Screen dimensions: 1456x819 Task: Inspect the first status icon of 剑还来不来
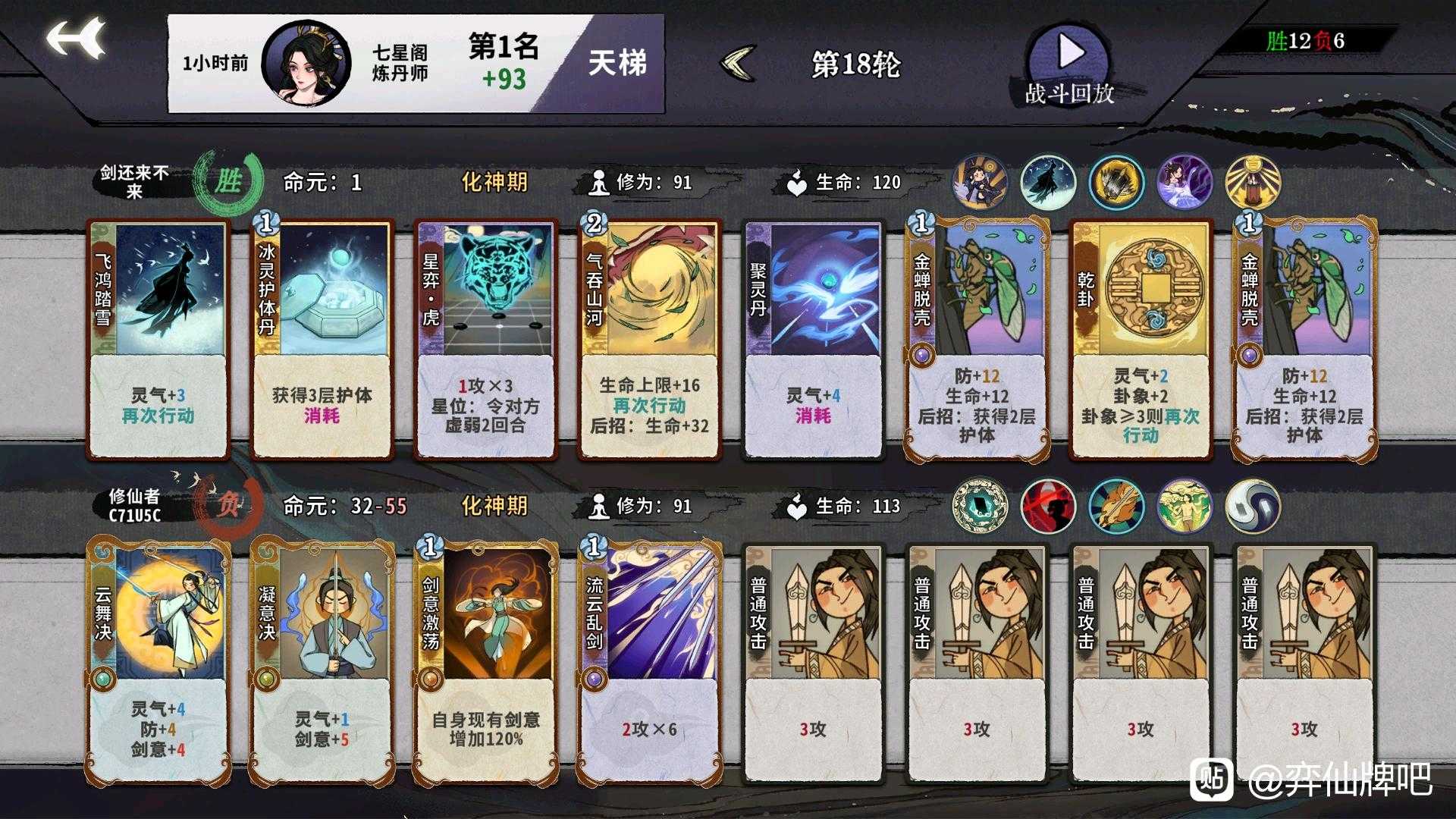point(978,182)
